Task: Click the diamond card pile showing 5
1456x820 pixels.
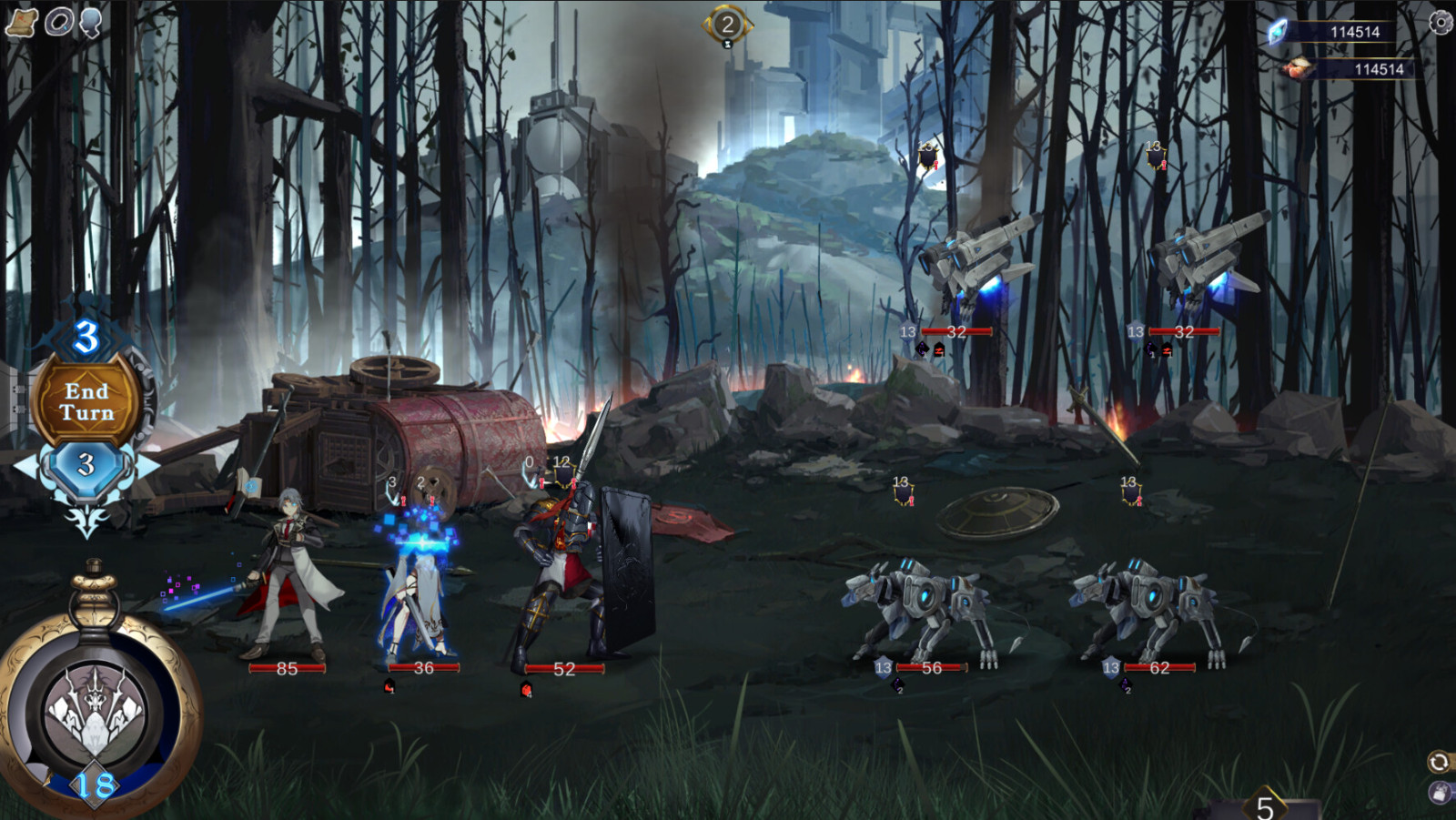Action: pyautogui.click(x=1265, y=805)
